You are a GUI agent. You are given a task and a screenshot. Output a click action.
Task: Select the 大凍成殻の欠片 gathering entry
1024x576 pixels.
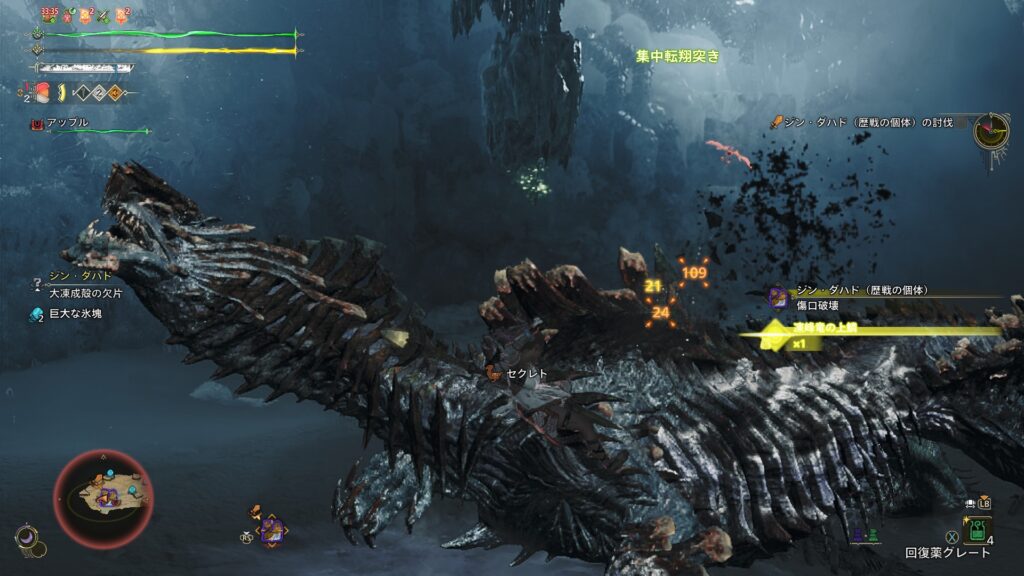pyautogui.click(x=86, y=291)
